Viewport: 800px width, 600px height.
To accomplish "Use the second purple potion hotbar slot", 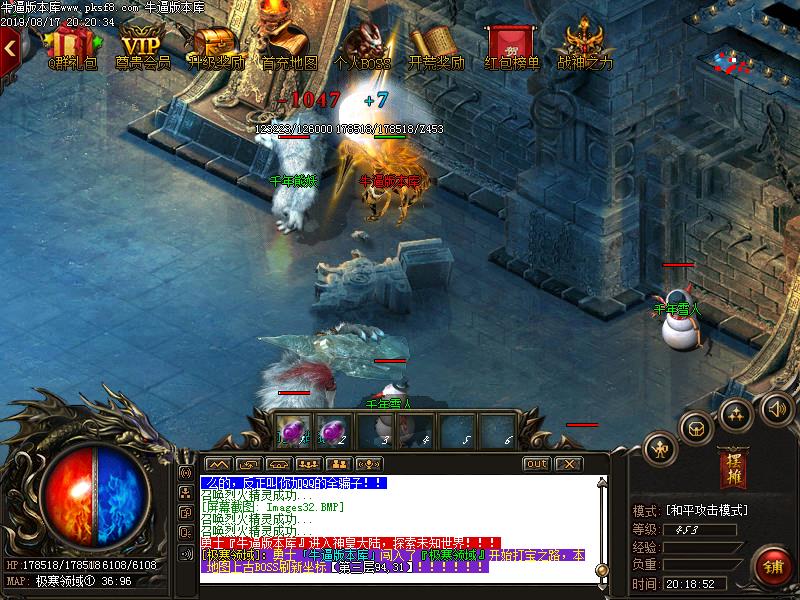I will pyautogui.click(x=334, y=431).
